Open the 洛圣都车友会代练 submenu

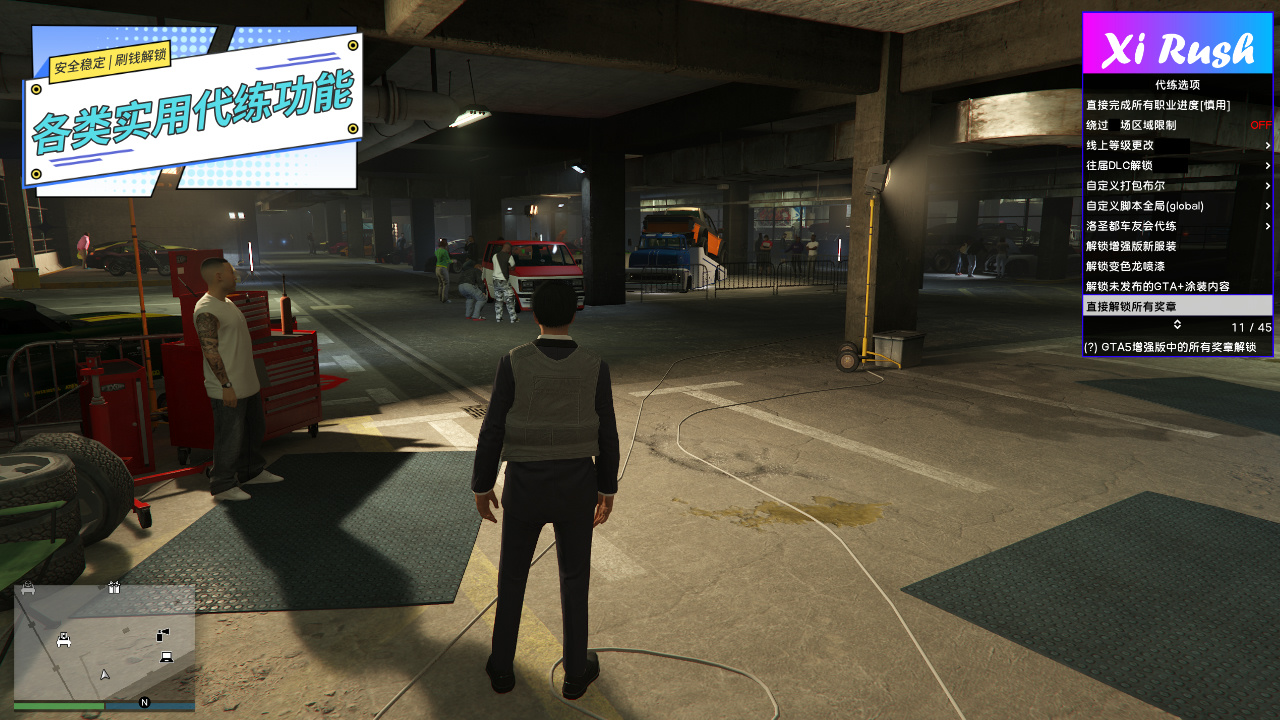[x=1177, y=226]
